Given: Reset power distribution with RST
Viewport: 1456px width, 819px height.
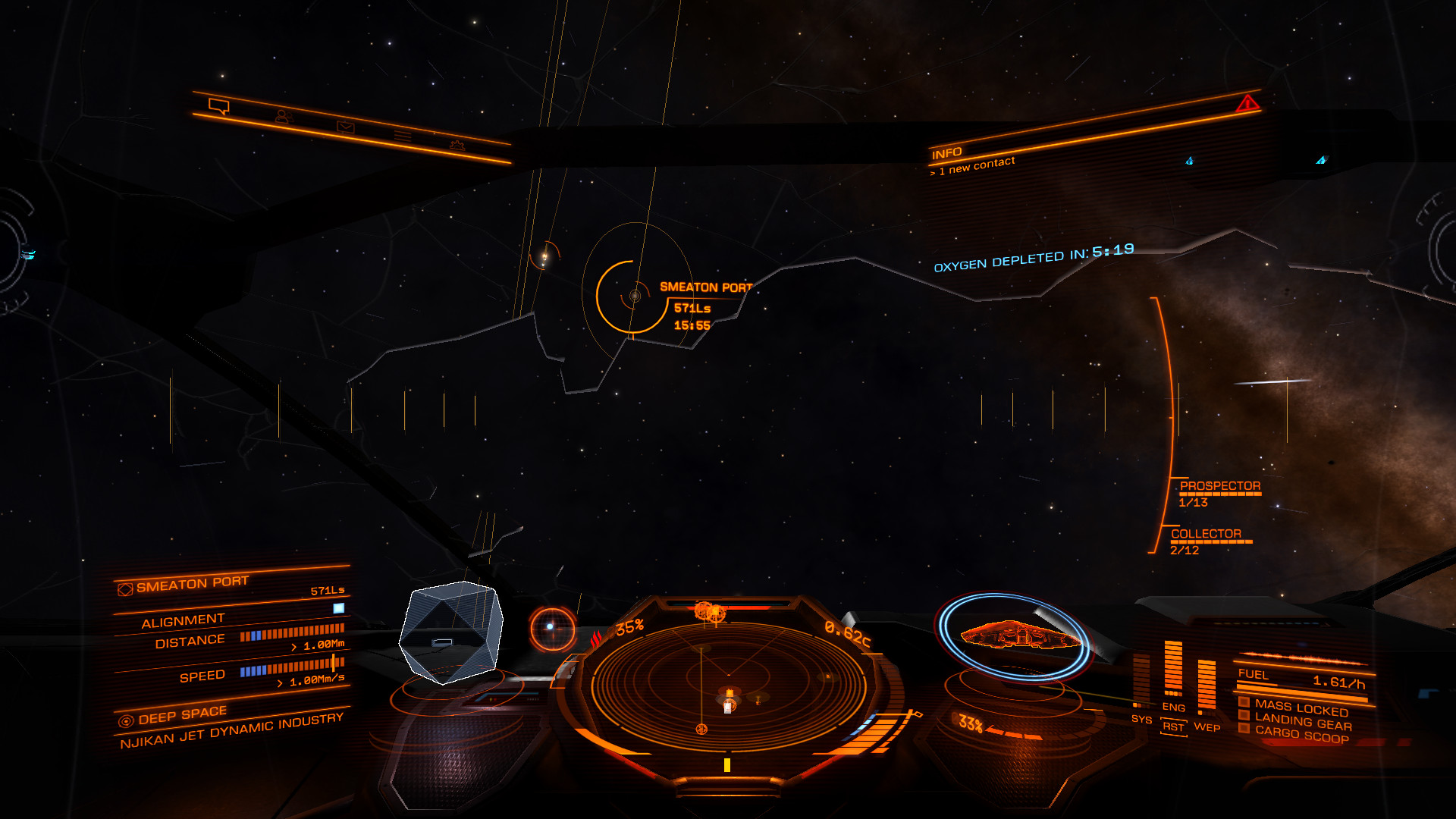Looking at the screenshot, I should click(1173, 726).
